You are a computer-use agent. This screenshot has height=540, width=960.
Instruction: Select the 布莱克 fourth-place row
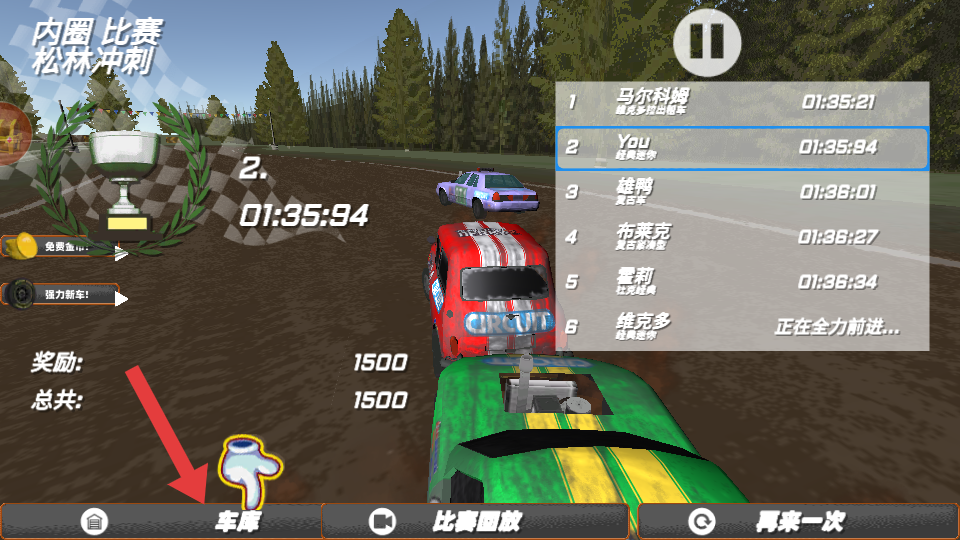click(x=742, y=237)
